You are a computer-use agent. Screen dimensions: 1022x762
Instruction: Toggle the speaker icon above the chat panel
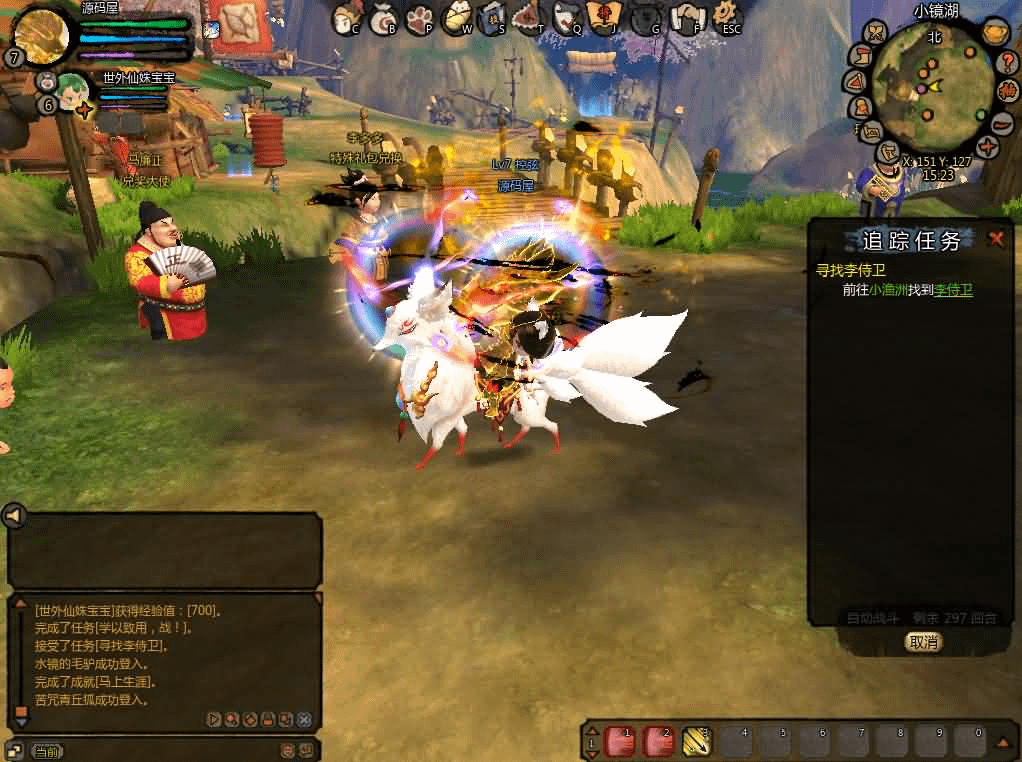click(x=14, y=516)
